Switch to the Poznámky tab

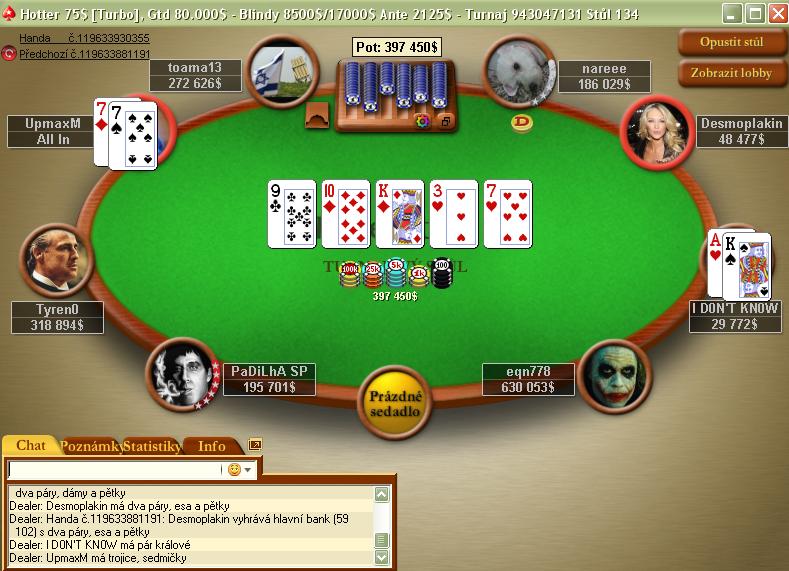(91, 446)
